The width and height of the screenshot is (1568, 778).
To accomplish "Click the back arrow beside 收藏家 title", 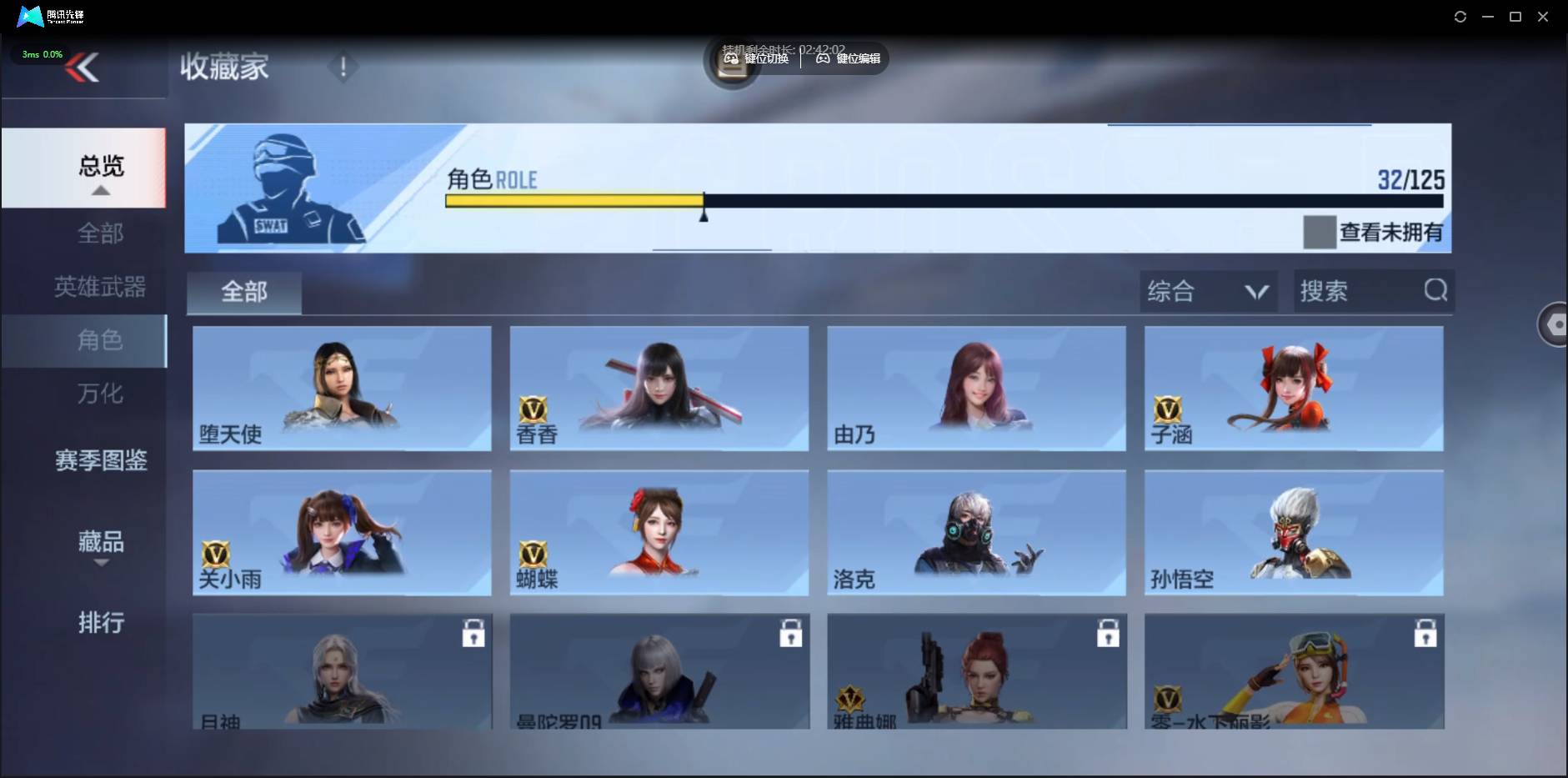I will 83,67.
